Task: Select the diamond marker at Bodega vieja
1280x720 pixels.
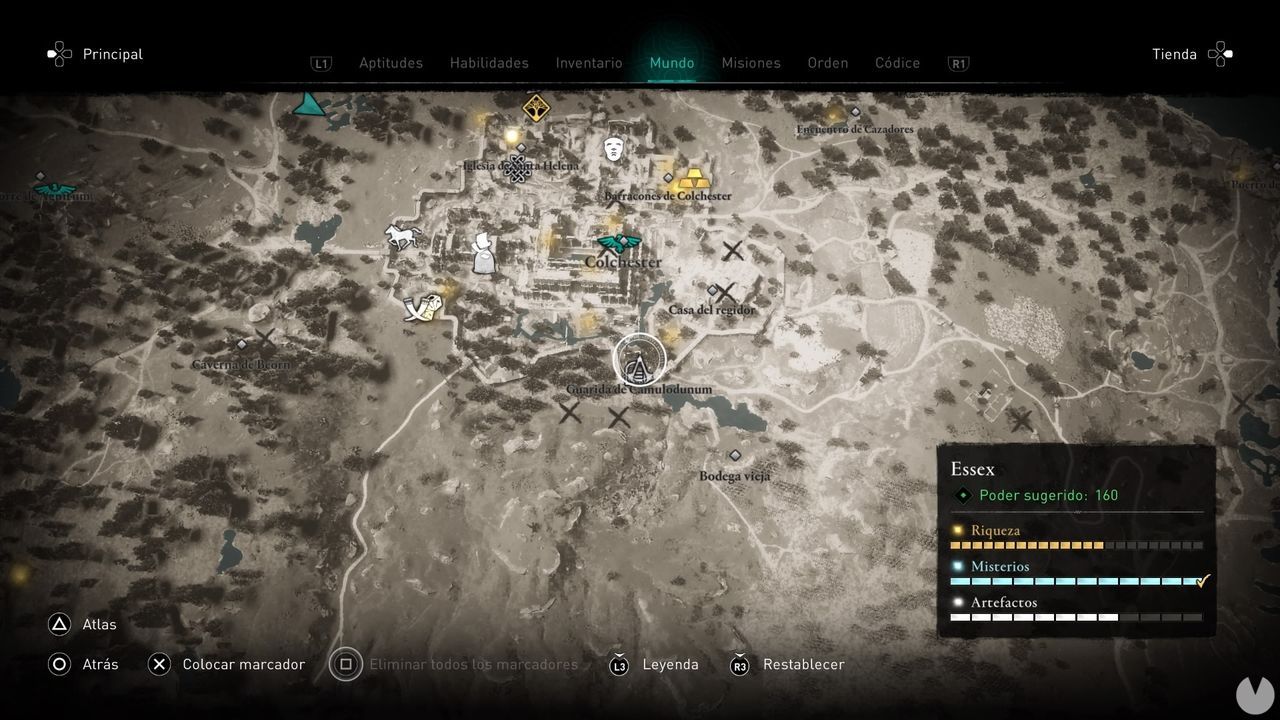Action: [737, 455]
